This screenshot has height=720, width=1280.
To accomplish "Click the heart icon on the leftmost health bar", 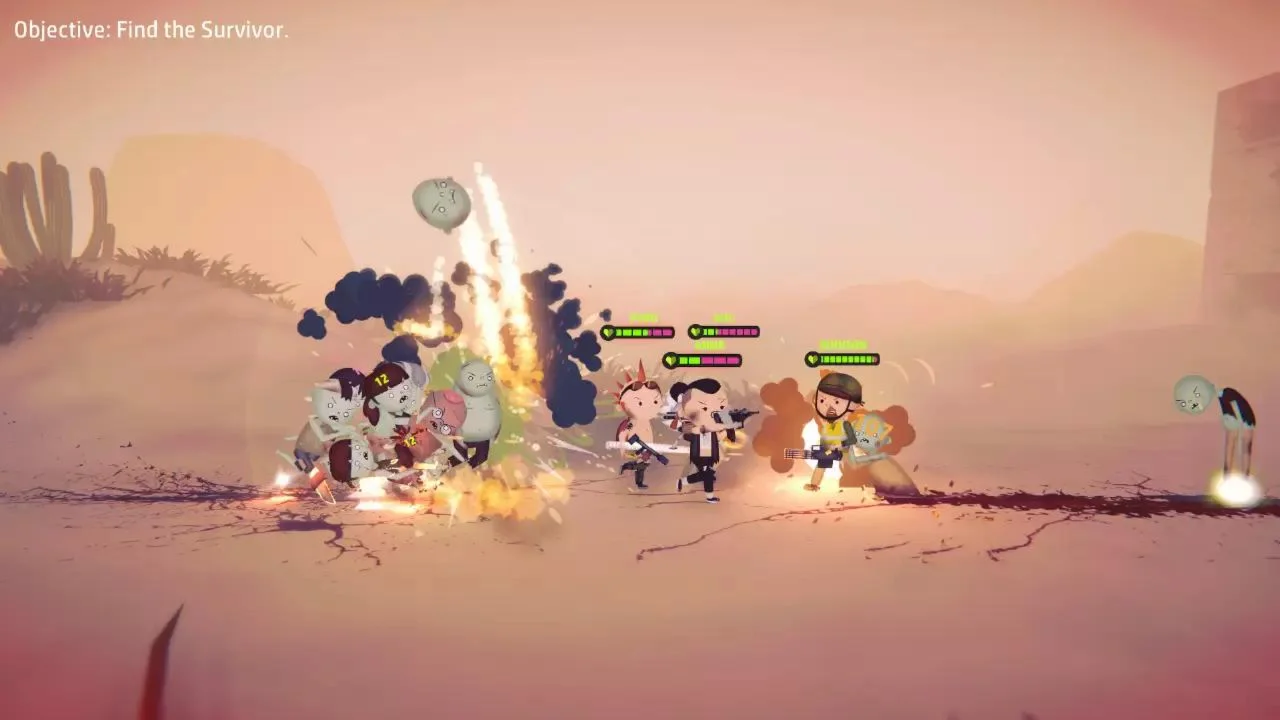I will pos(608,332).
